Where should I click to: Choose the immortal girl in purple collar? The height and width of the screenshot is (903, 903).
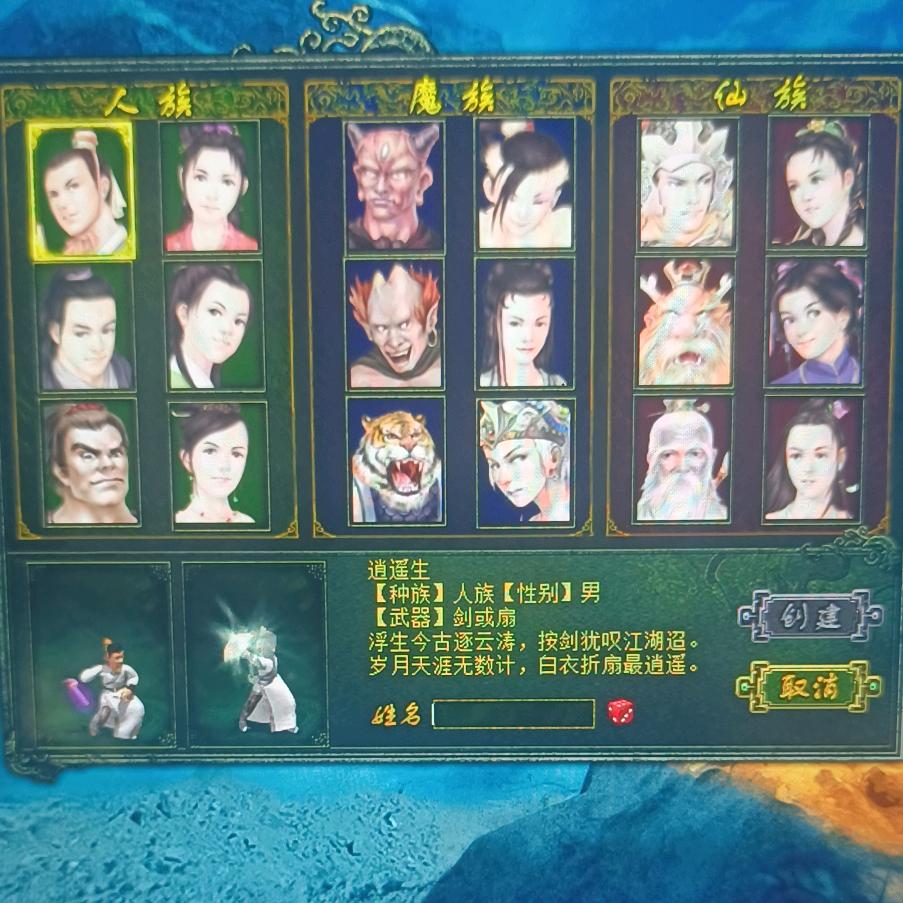(814, 322)
